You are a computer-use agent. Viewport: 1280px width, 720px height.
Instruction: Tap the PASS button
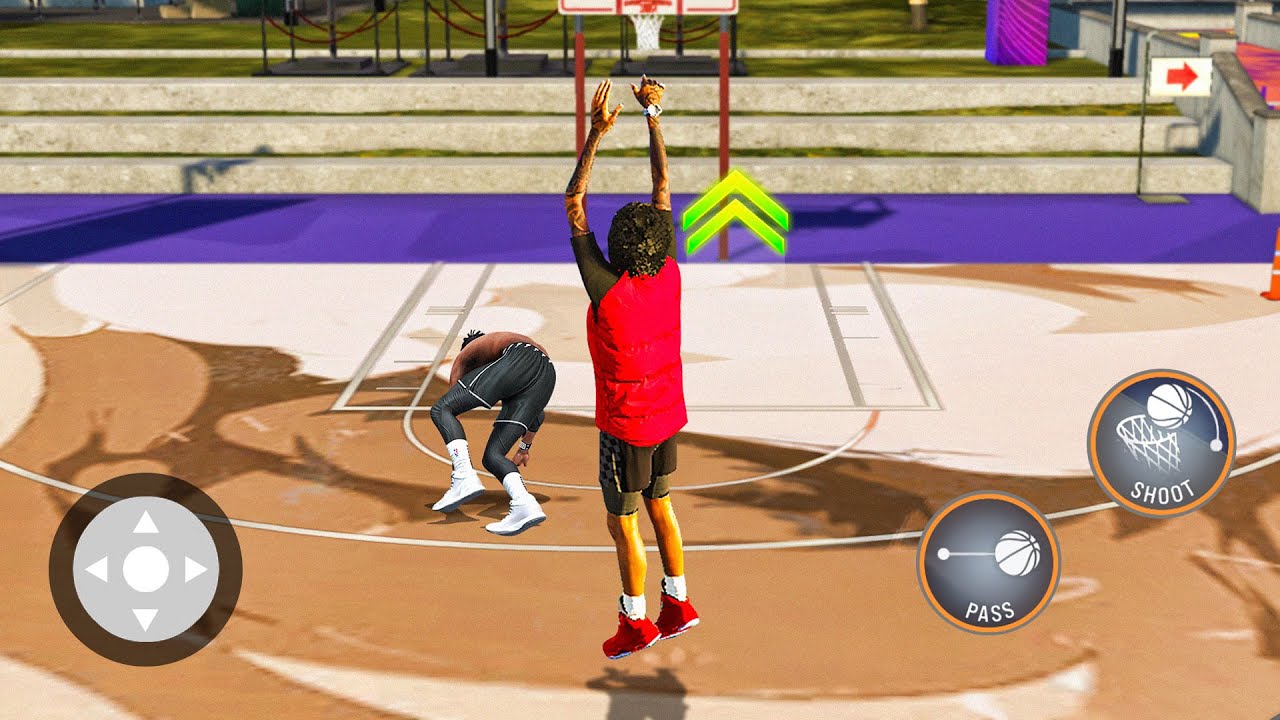tap(988, 562)
